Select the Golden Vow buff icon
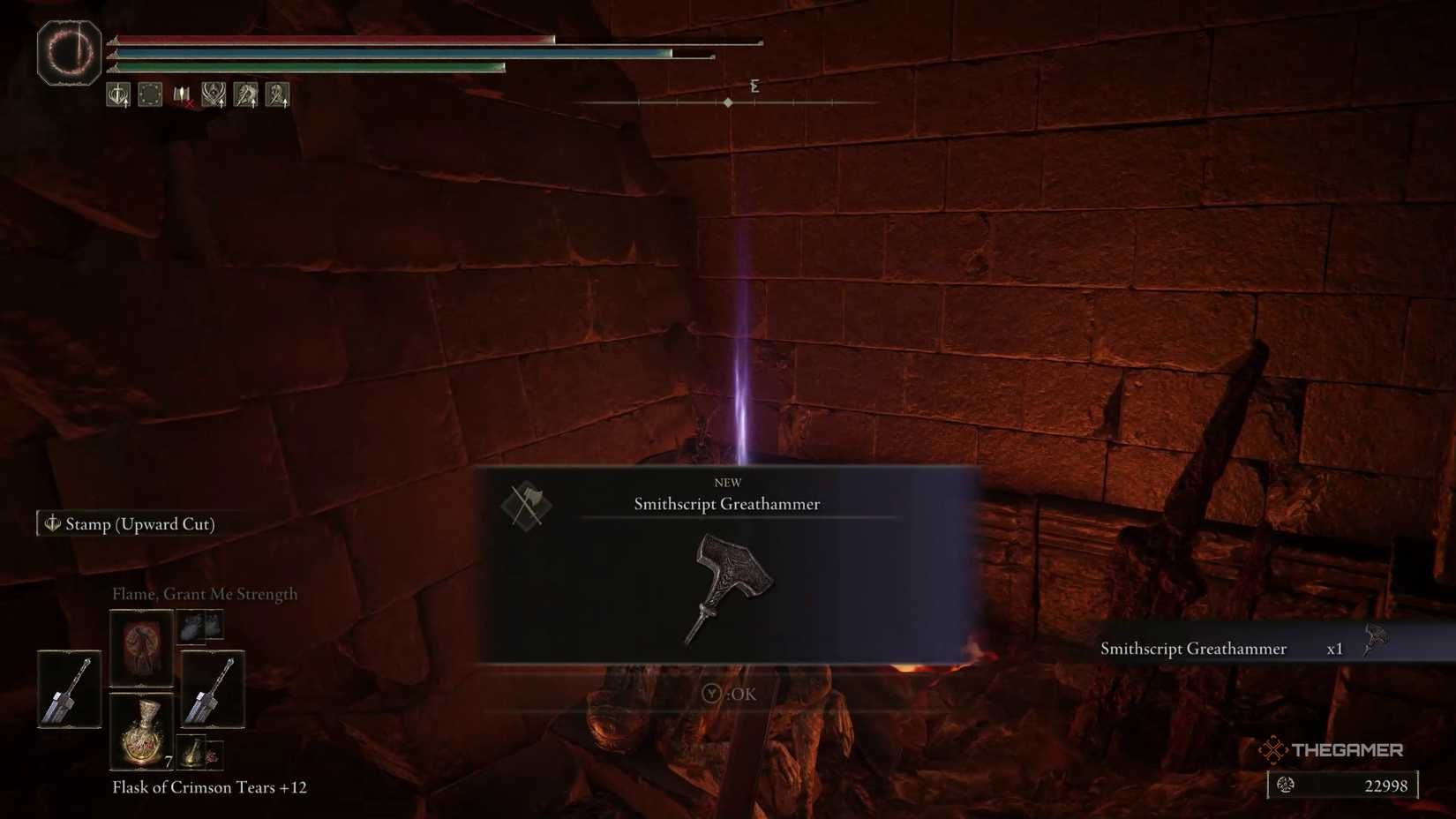The image size is (1456, 819). pyautogui.click(x=213, y=94)
